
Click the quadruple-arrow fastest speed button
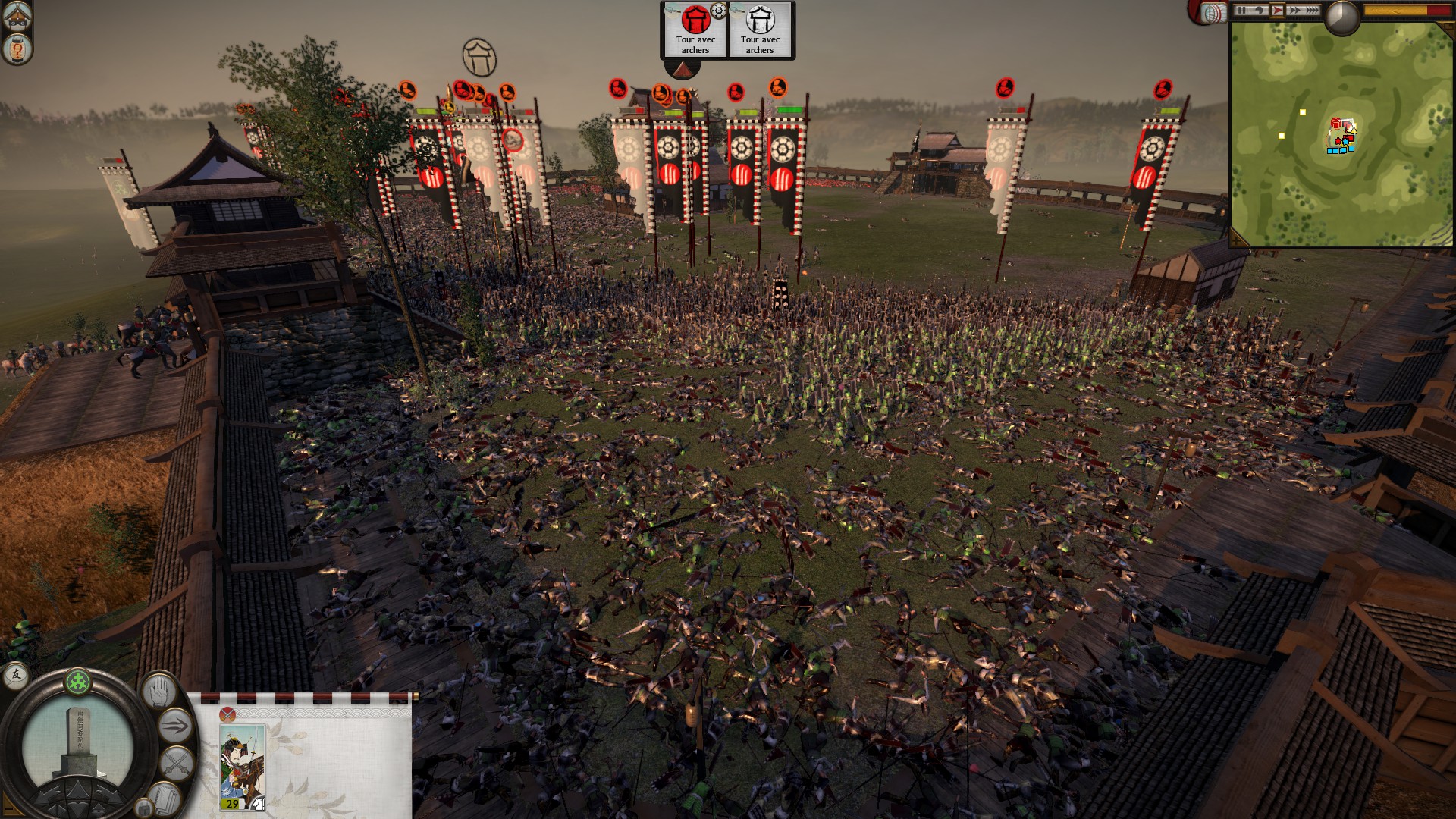(x=1313, y=11)
